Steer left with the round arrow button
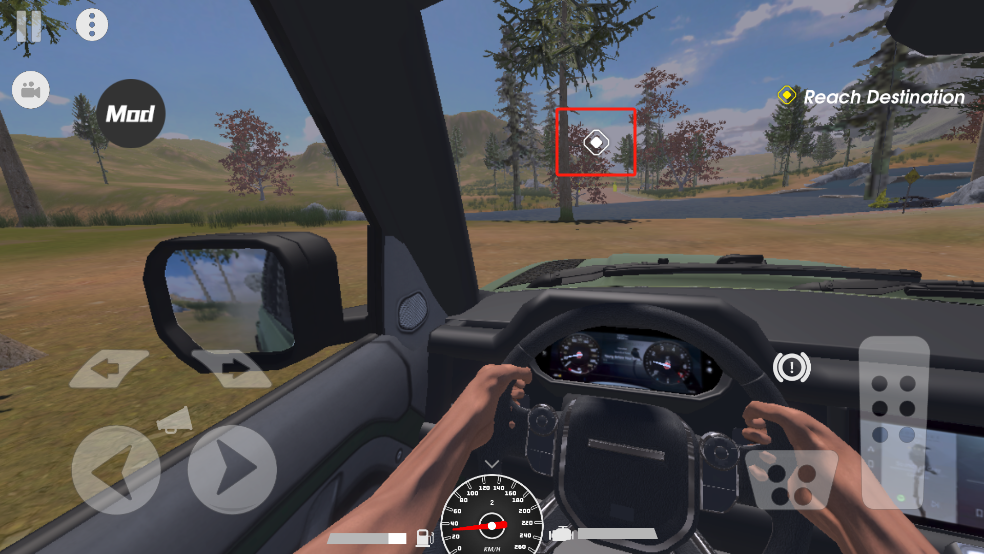 [x=115, y=470]
